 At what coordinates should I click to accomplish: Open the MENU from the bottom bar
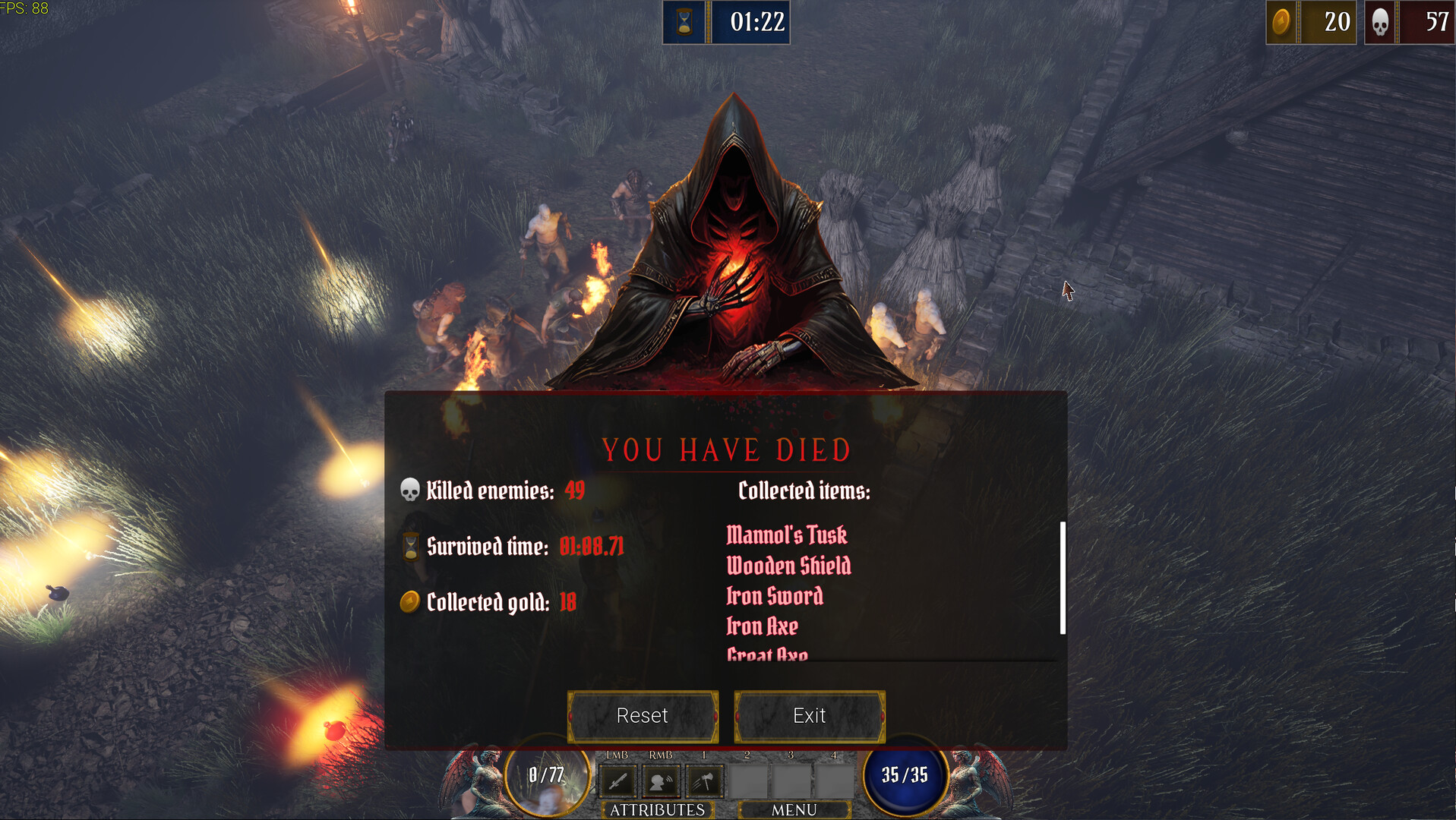(x=793, y=809)
